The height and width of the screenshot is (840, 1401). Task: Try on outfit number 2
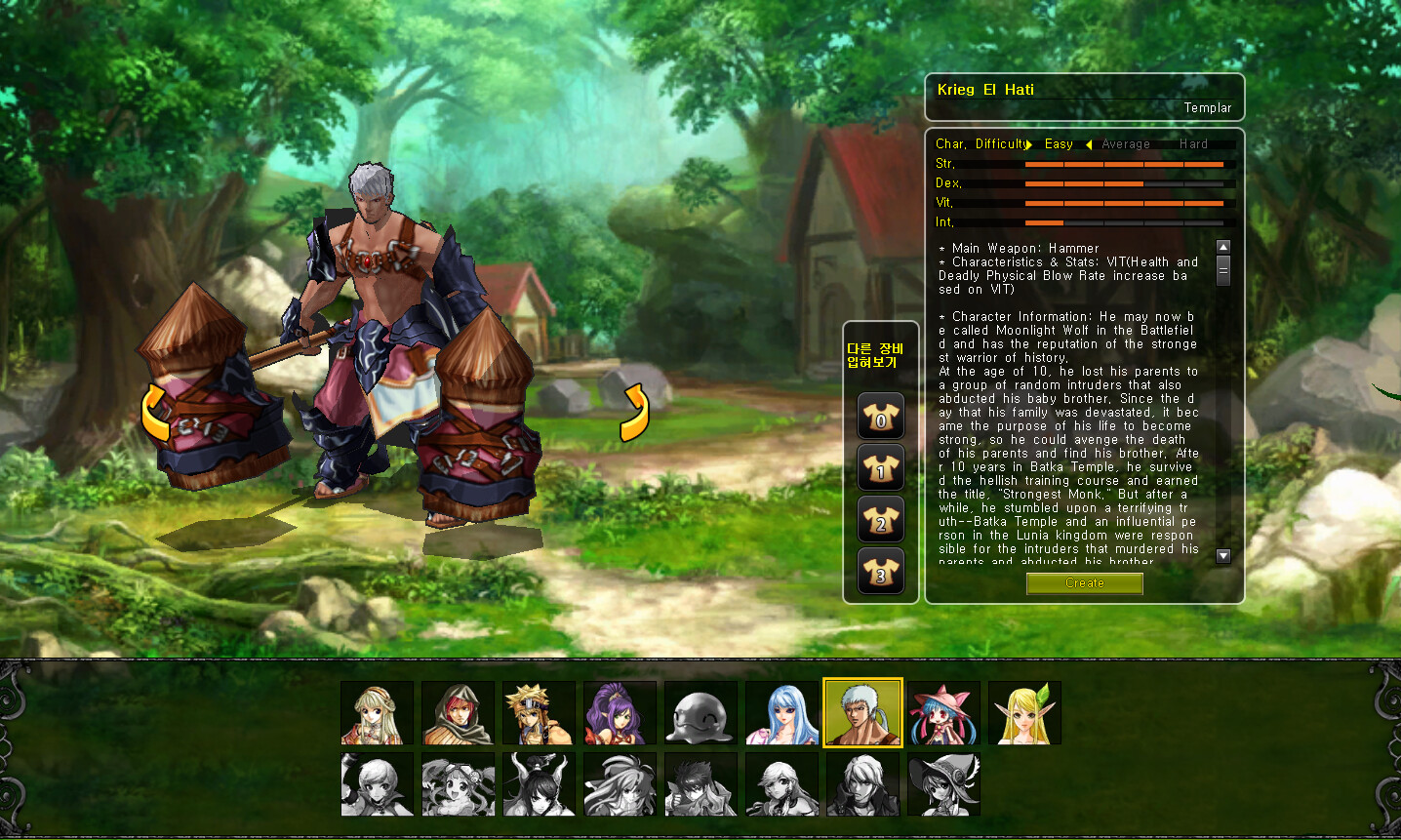pos(880,521)
